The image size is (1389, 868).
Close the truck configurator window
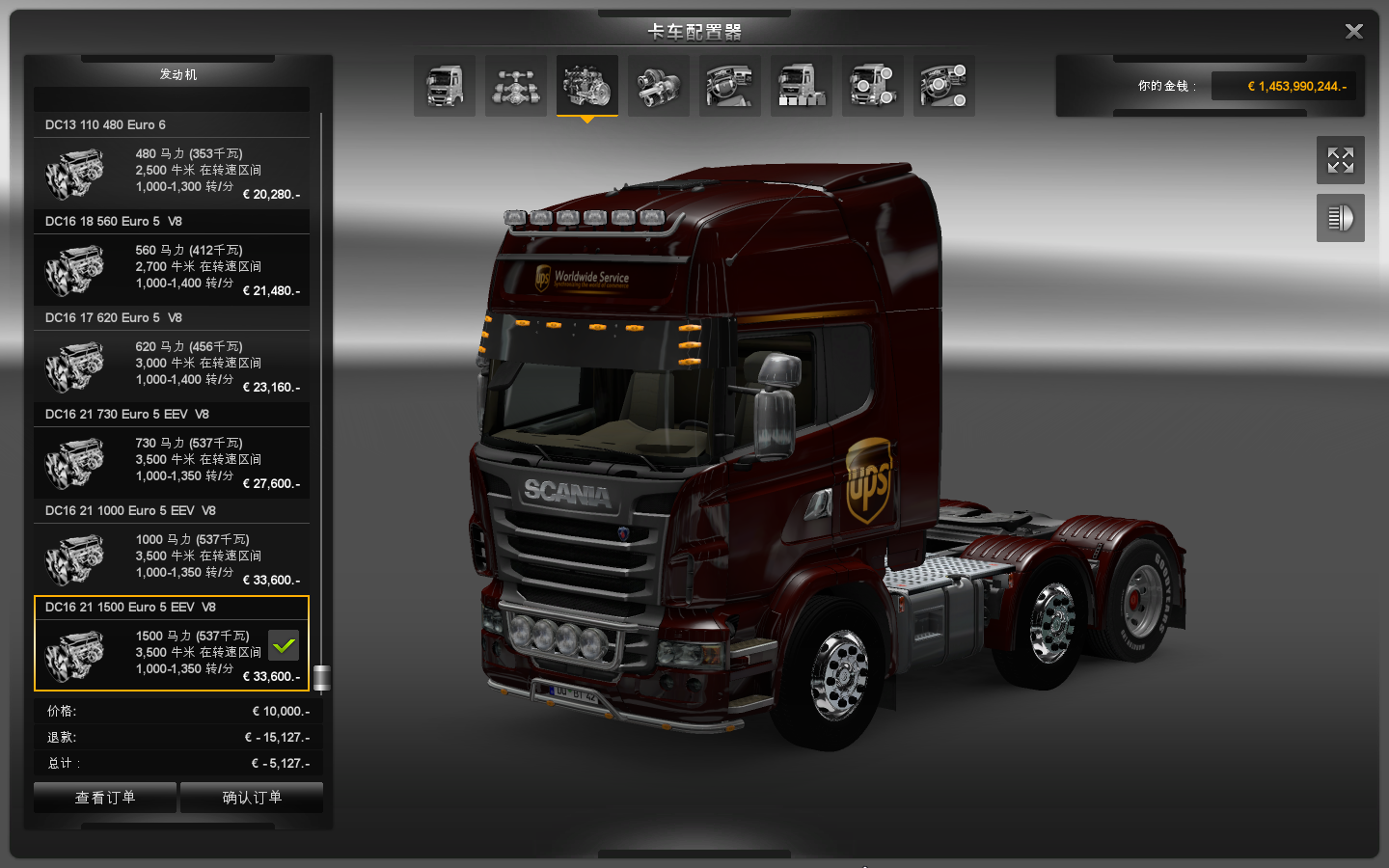[1353, 32]
